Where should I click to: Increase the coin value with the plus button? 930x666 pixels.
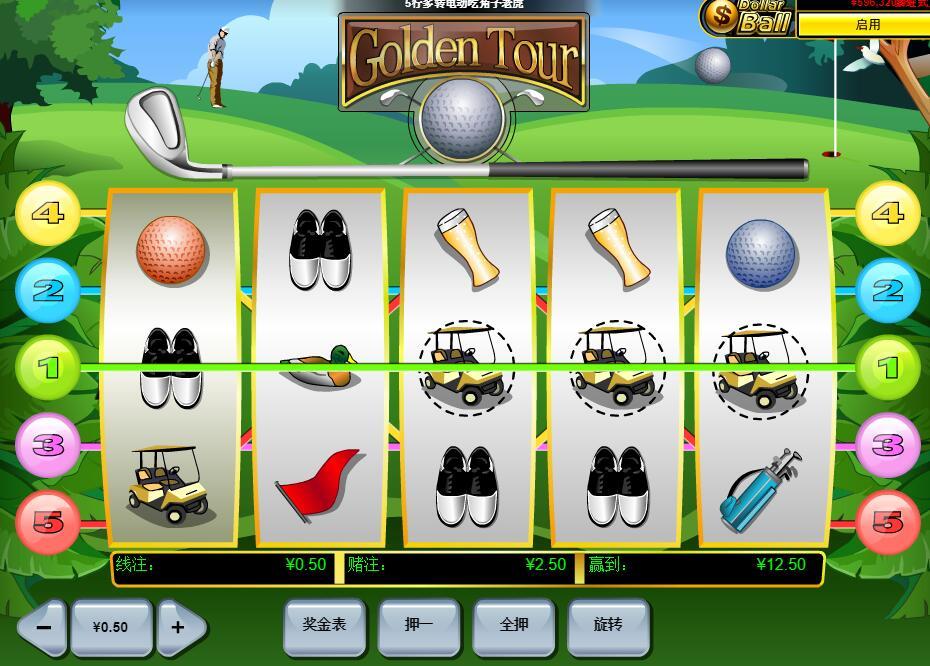point(179,628)
